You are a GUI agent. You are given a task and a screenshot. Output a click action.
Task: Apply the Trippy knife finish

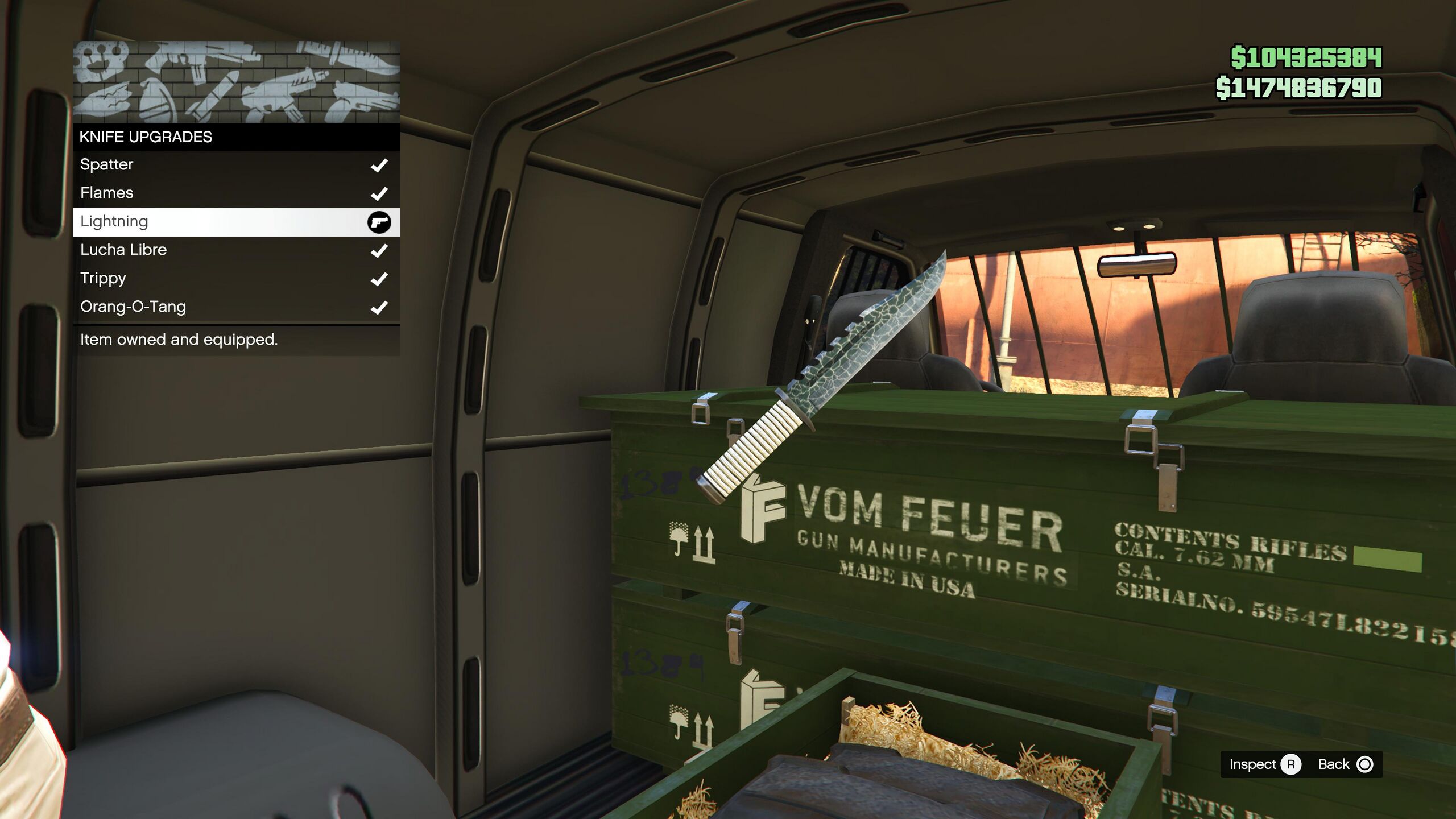pos(236,279)
